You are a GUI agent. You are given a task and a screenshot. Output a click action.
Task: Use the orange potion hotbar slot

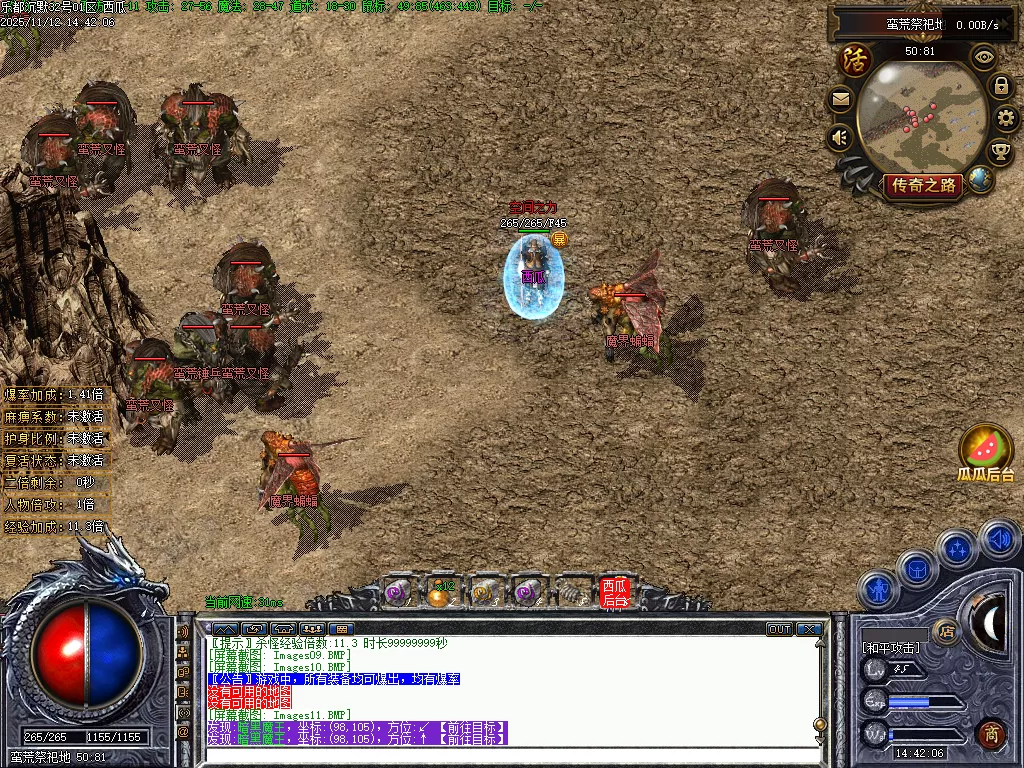pos(439,594)
